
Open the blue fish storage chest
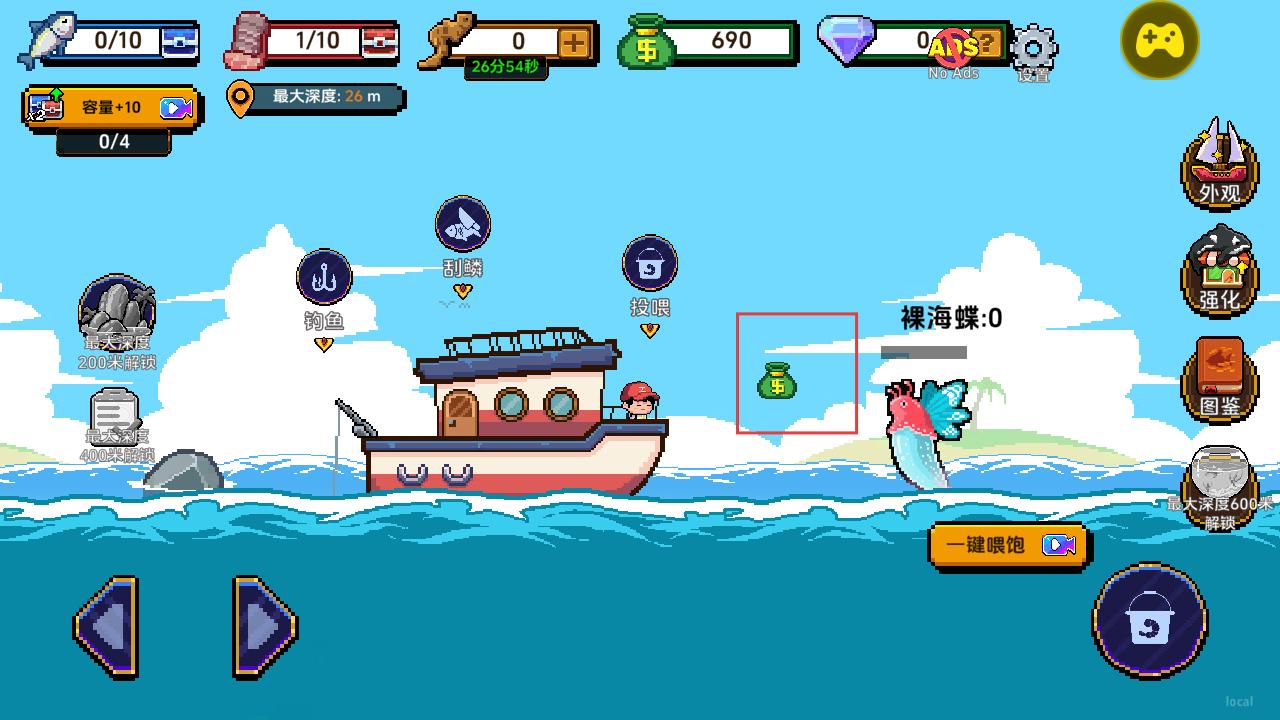coord(180,42)
